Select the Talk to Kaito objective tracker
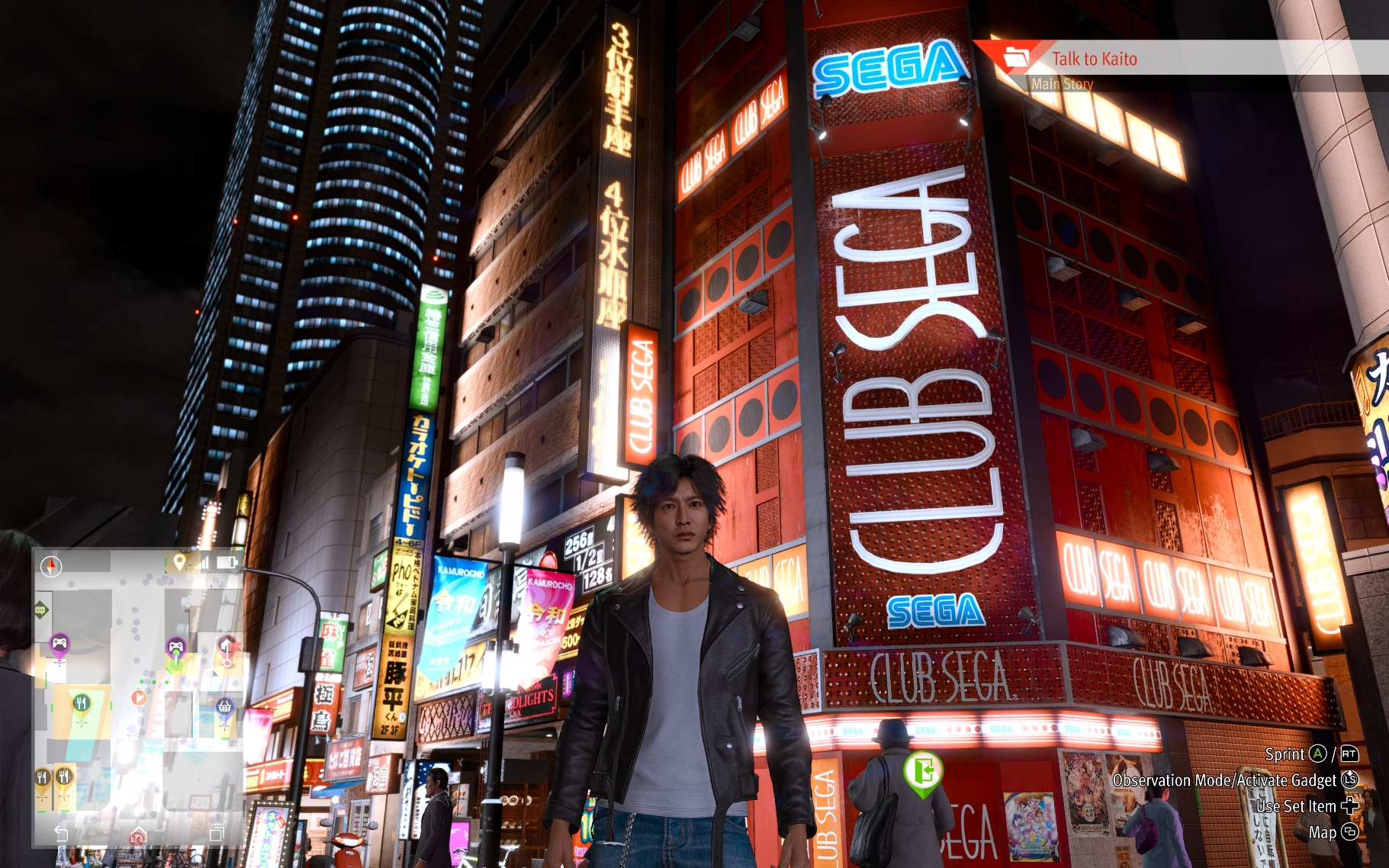This screenshot has height=868, width=1389. point(1094,59)
